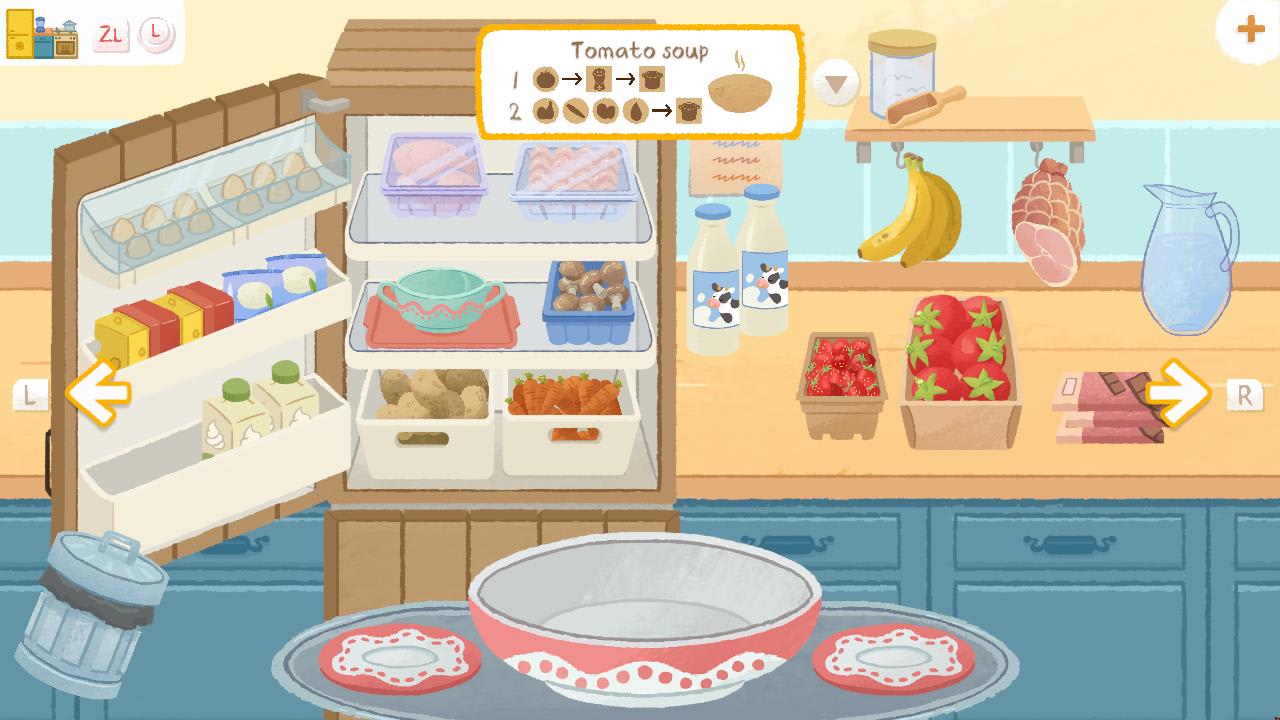This screenshot has width=1280, height=720.
Task: Click the plus icon in the top-right corner
Action: (1248, 29)
